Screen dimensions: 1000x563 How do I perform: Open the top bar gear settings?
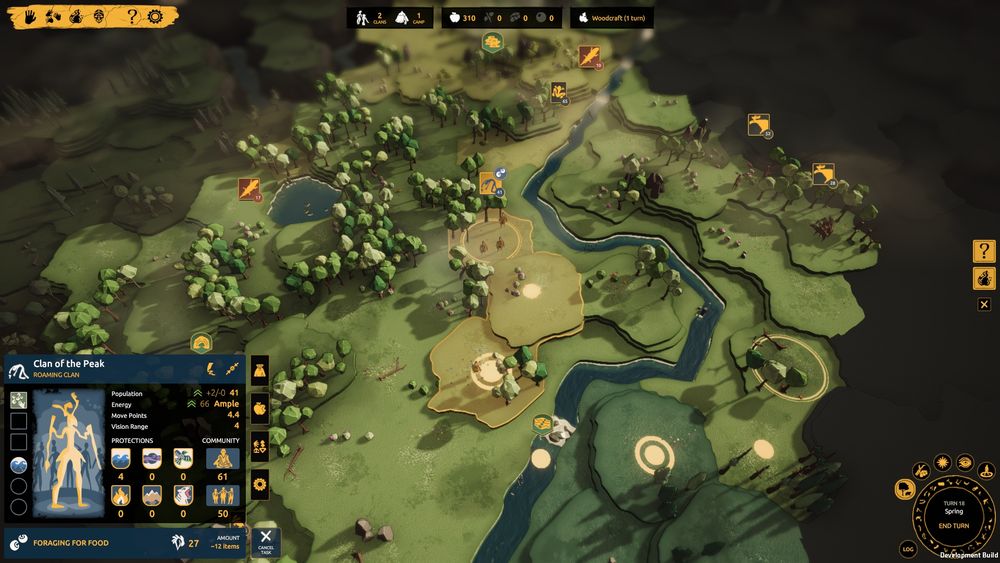point(155,16)
